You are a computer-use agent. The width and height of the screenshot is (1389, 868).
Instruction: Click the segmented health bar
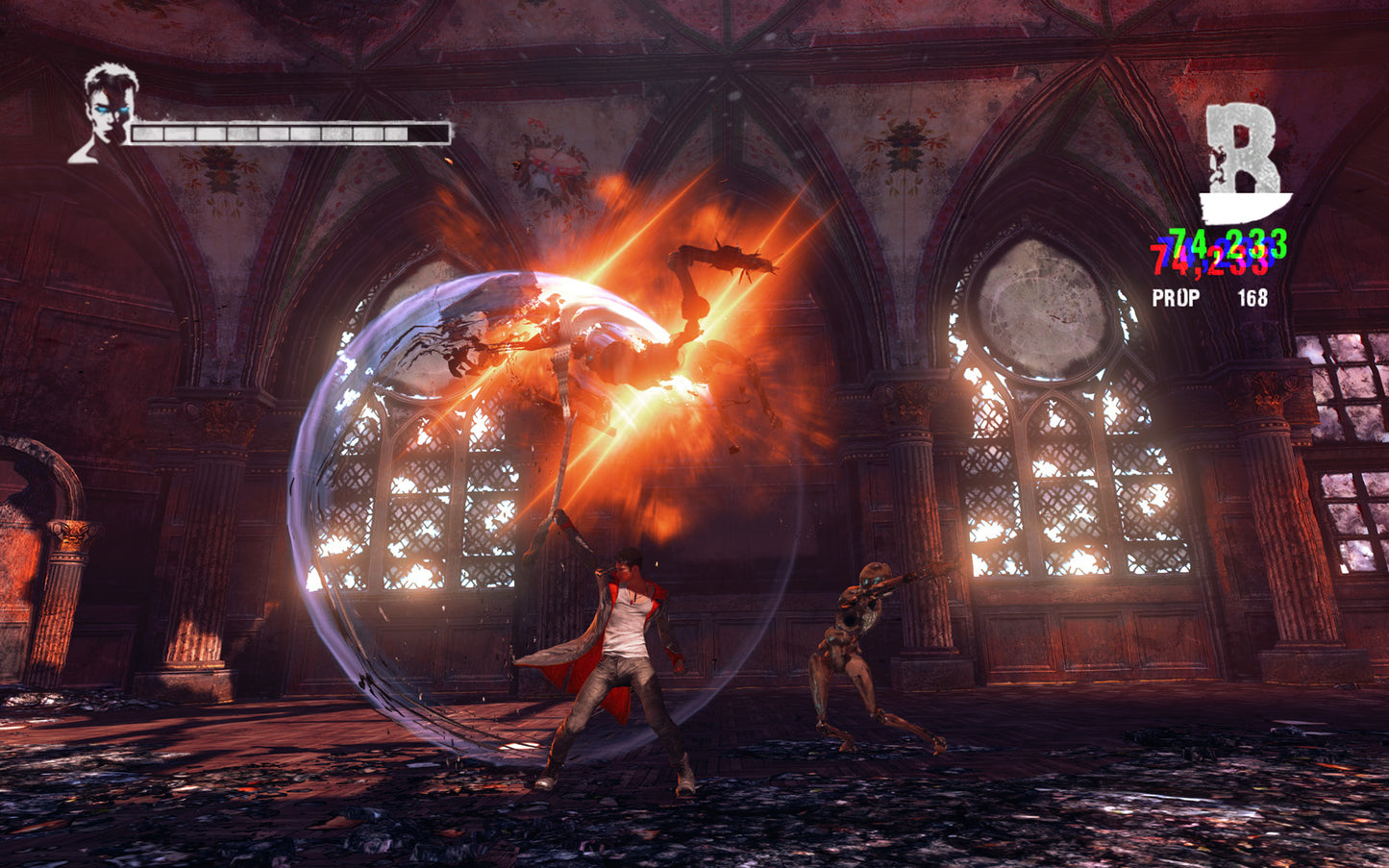pyautogui.click(x=288, y=129)
